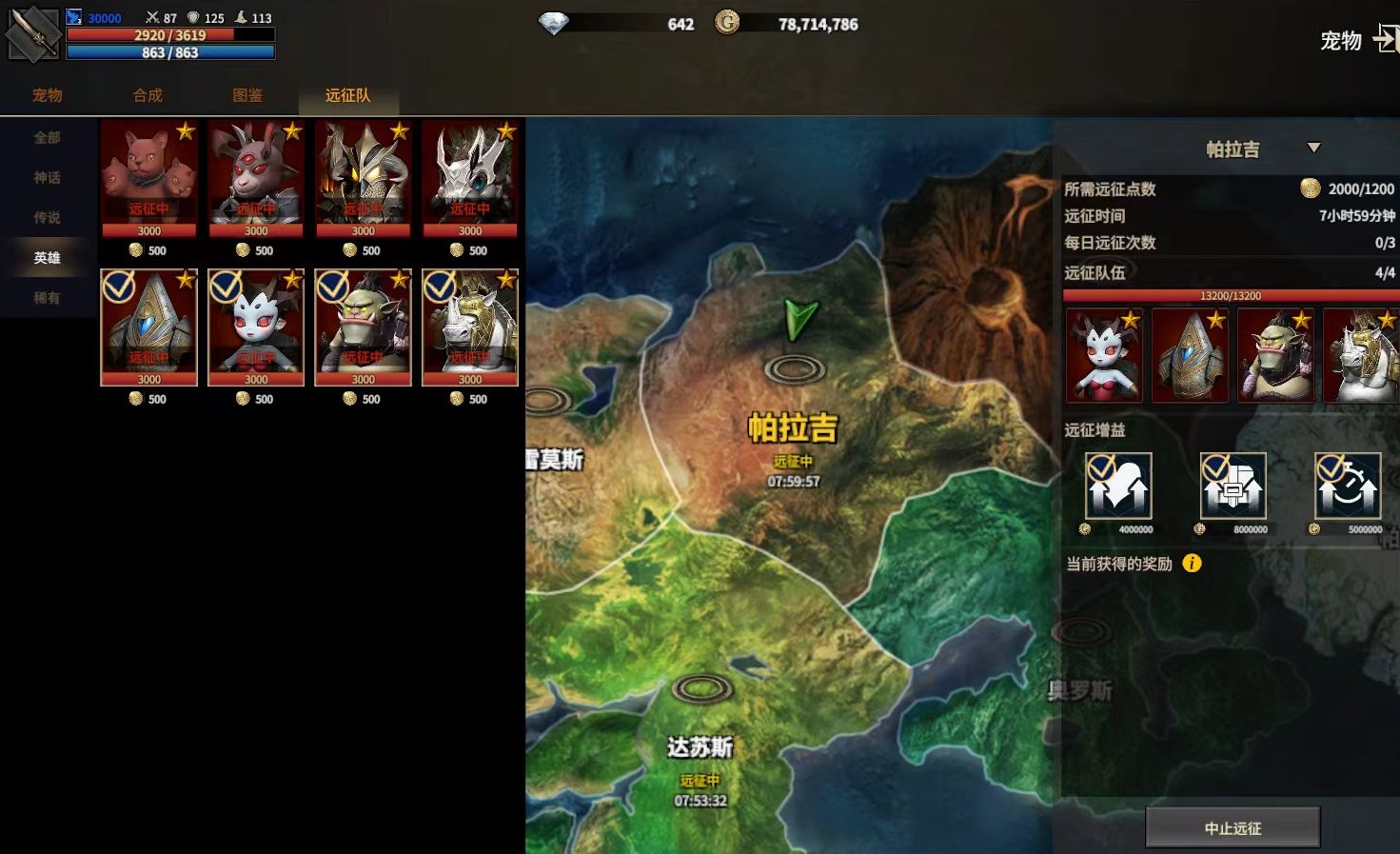
Task: Show the 图鉴 tab
Action: point(247,95)
